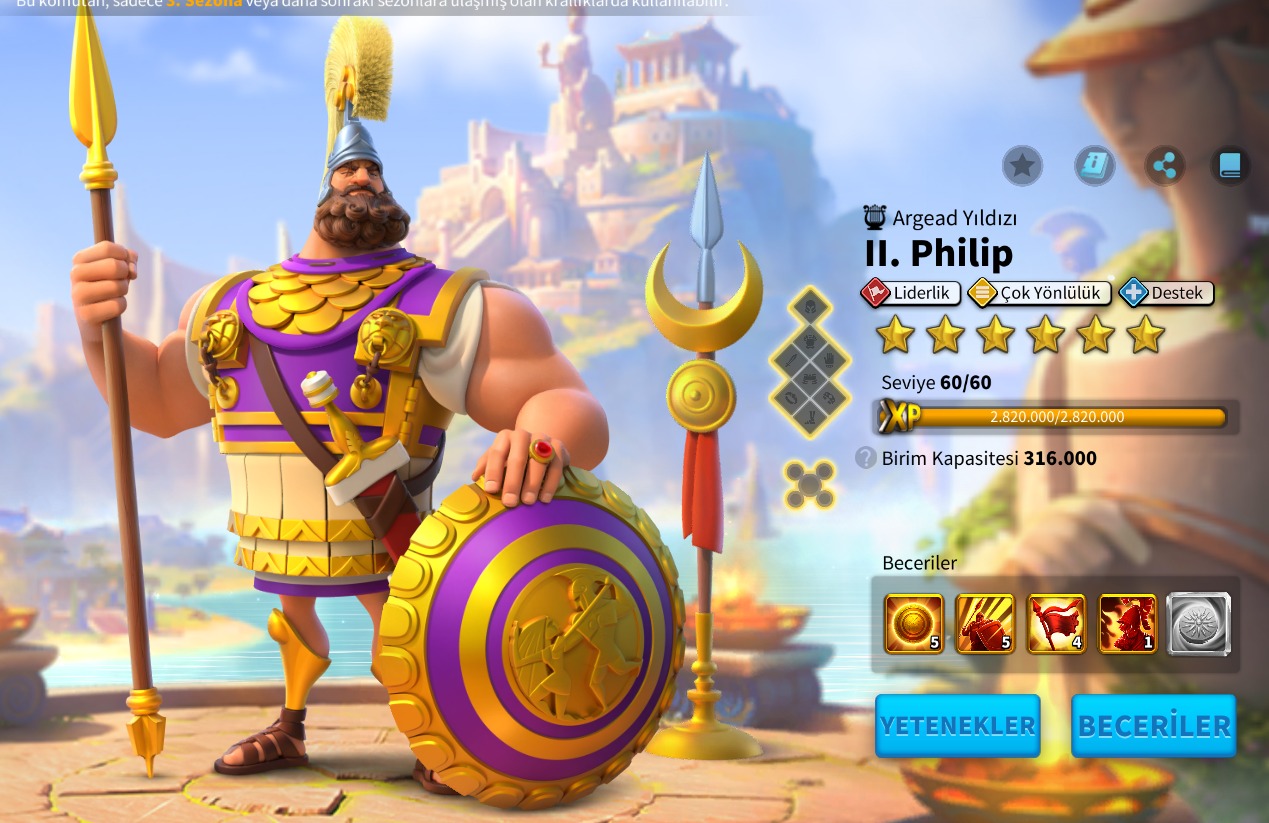Open the blue info book icon

[1095, 166]
